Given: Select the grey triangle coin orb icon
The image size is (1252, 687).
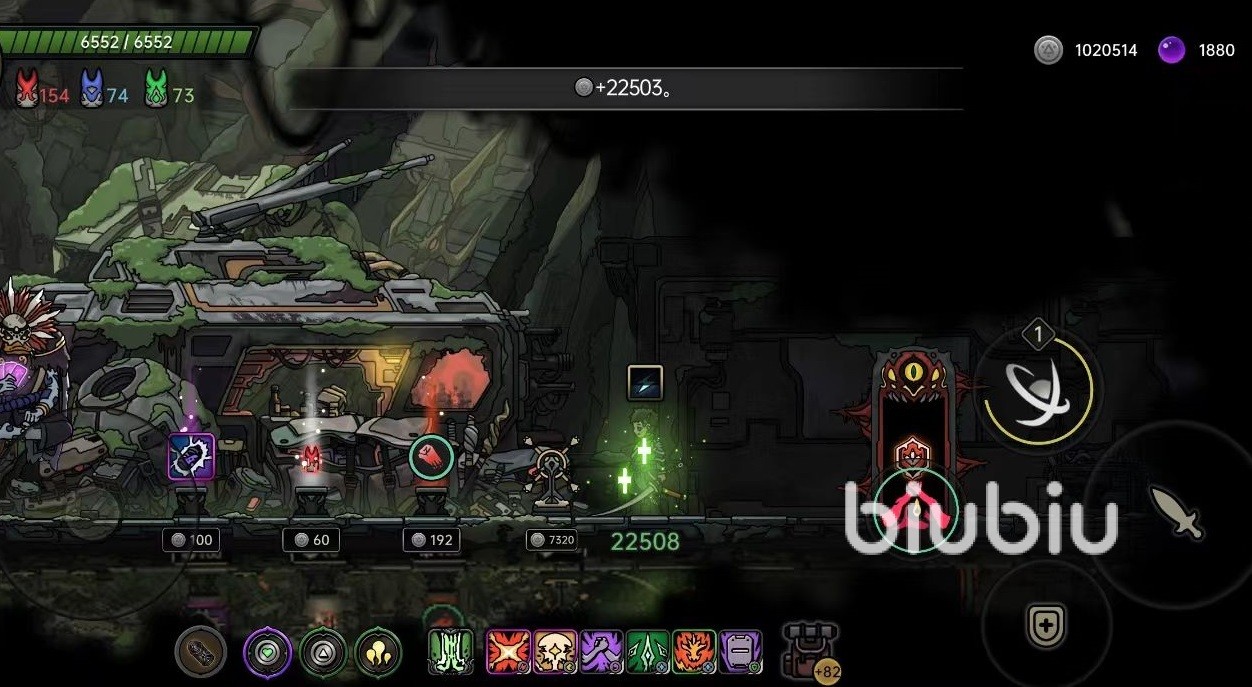Looking at the screenshot, I should pos(323,652).
